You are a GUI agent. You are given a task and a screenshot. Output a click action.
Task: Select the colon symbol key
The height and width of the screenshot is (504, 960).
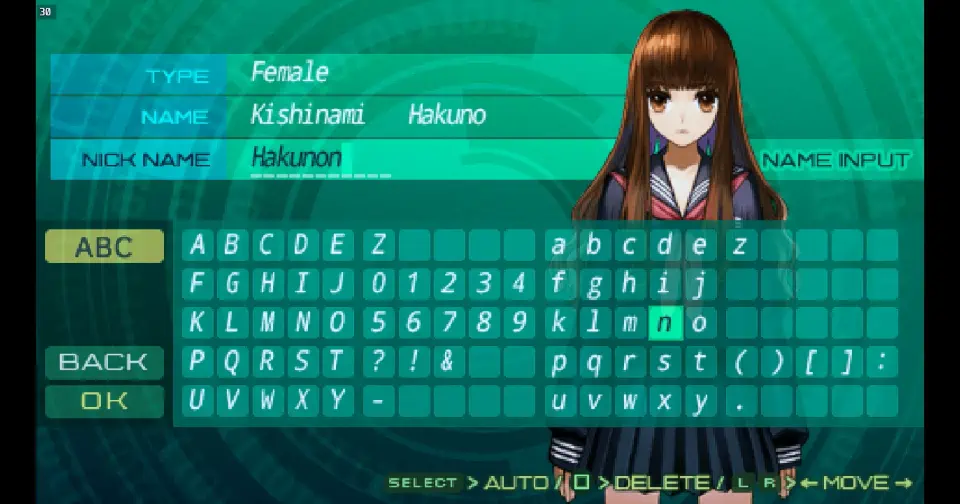click(x=881, y=362)
